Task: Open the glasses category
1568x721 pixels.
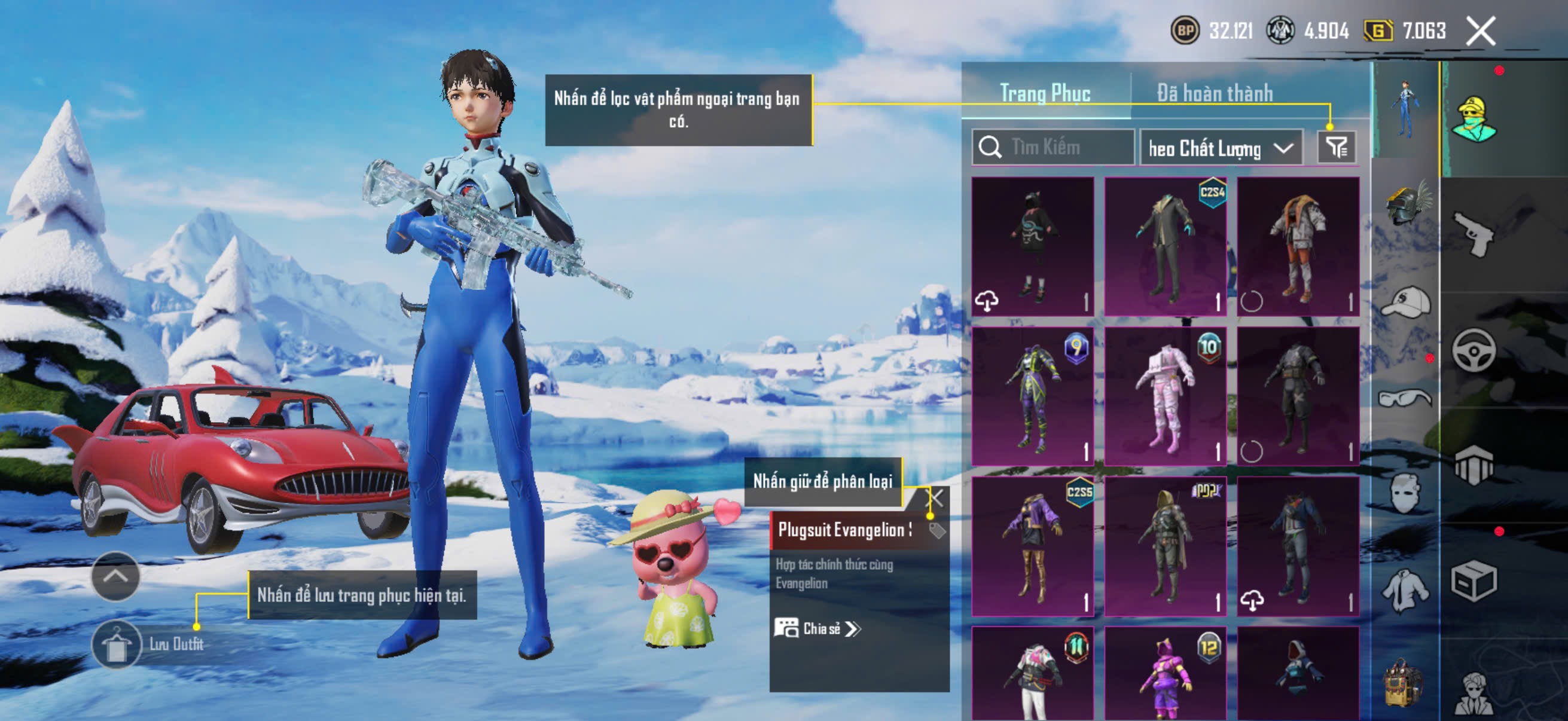Action: (x=1406, y=399)
